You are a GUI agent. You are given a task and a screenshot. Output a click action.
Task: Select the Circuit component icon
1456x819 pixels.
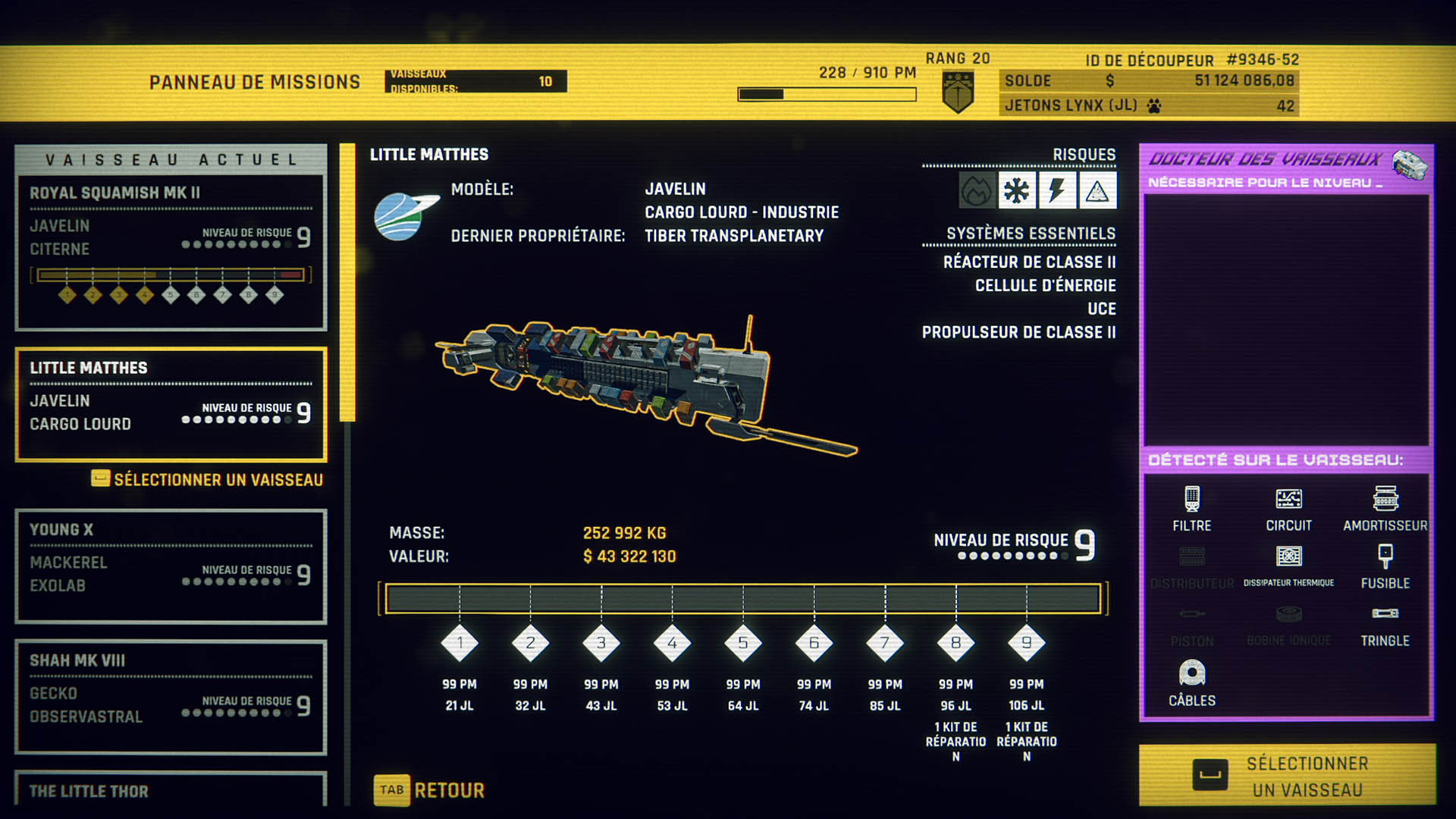[x=1288, y=499]
